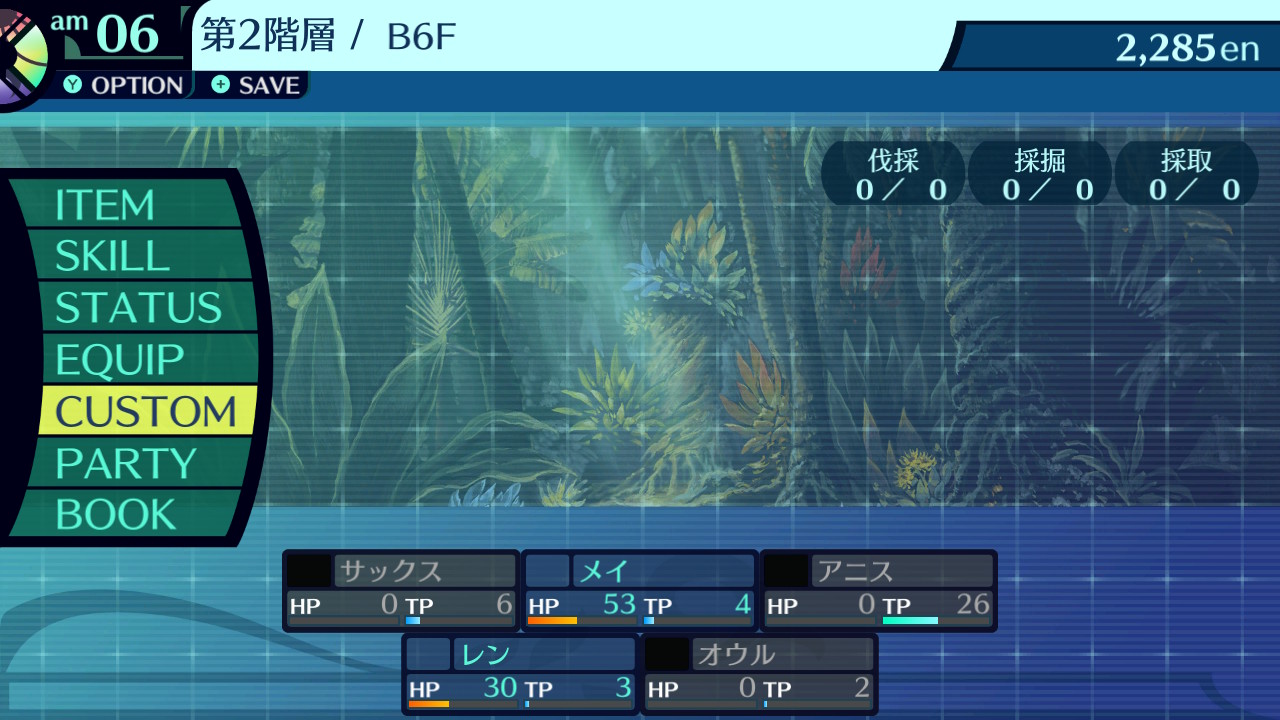Select party member アニス

tap(879, 590)
